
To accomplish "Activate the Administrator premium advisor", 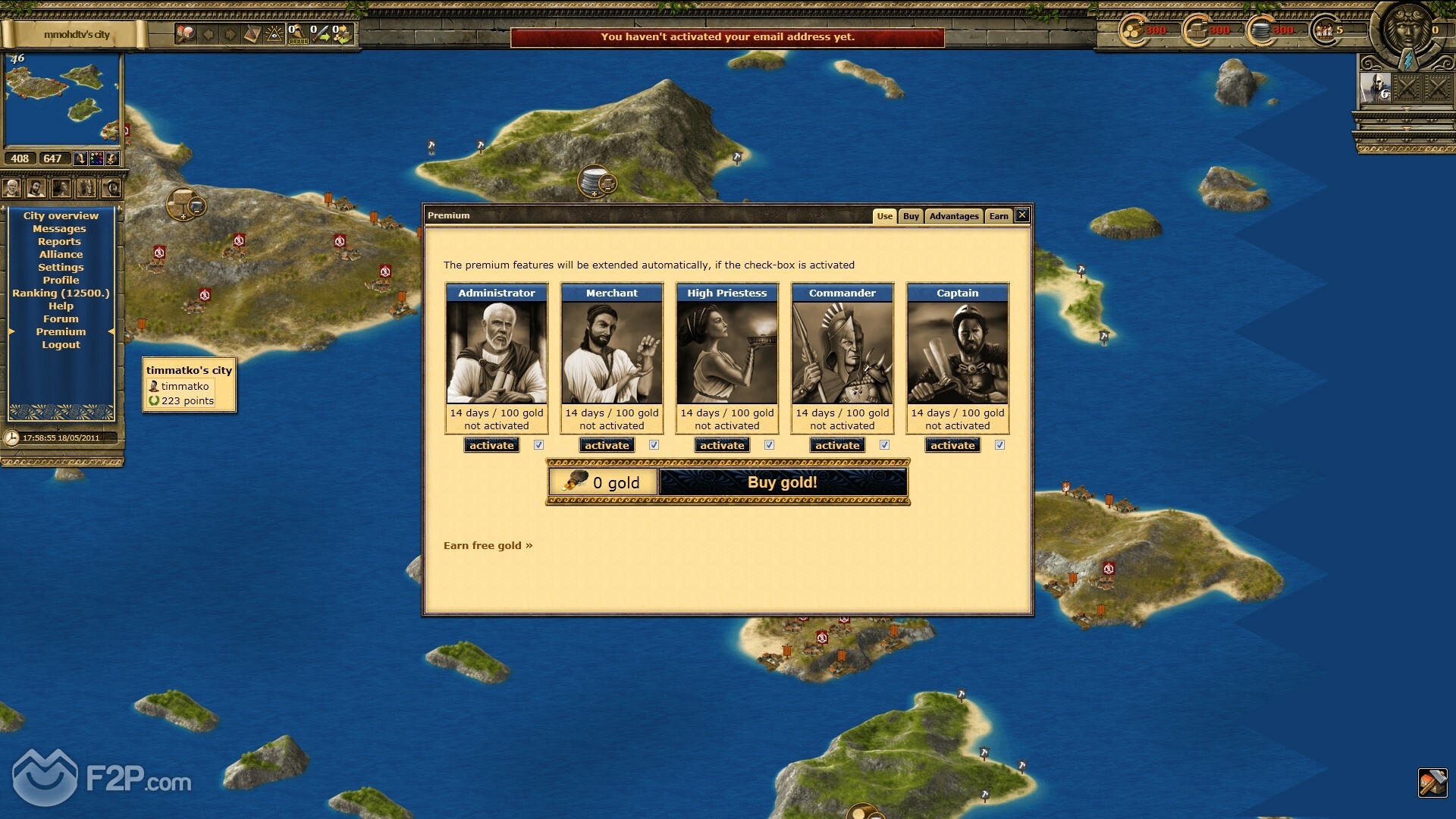I will [491, 446].
